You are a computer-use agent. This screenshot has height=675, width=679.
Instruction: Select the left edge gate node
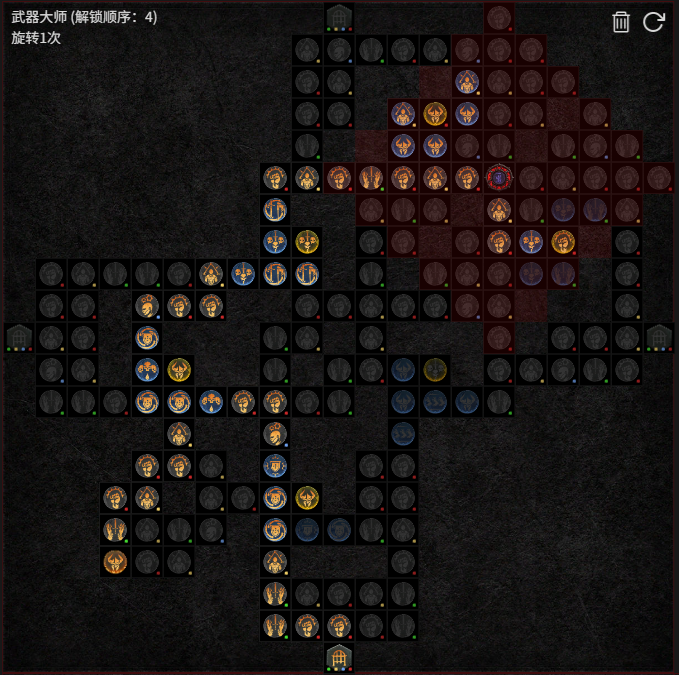click(19, 337)
